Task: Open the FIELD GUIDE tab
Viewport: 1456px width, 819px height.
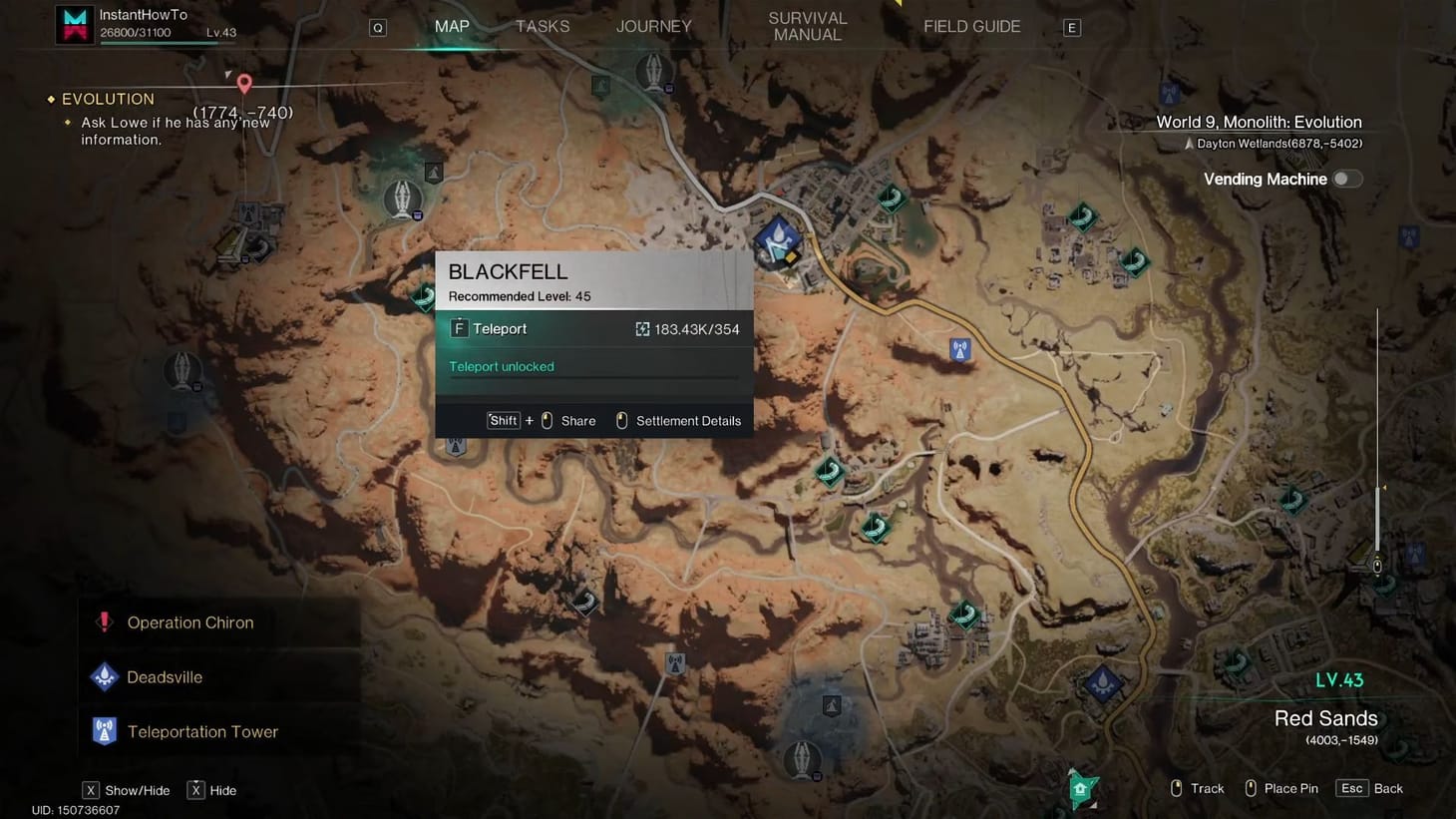Action: click(x=970, y=26)
